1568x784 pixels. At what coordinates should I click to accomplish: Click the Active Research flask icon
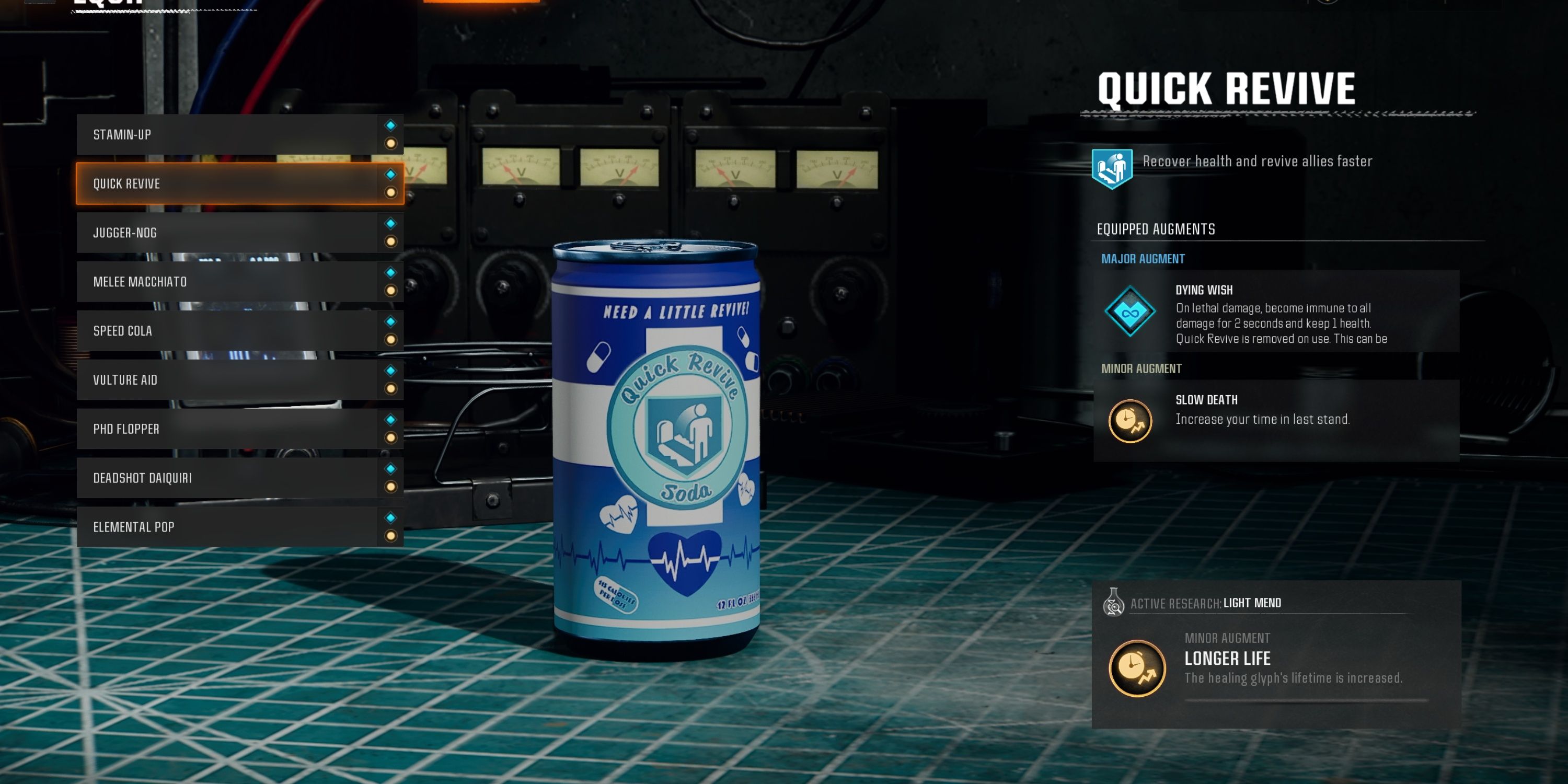click(x=1114, y=603)
